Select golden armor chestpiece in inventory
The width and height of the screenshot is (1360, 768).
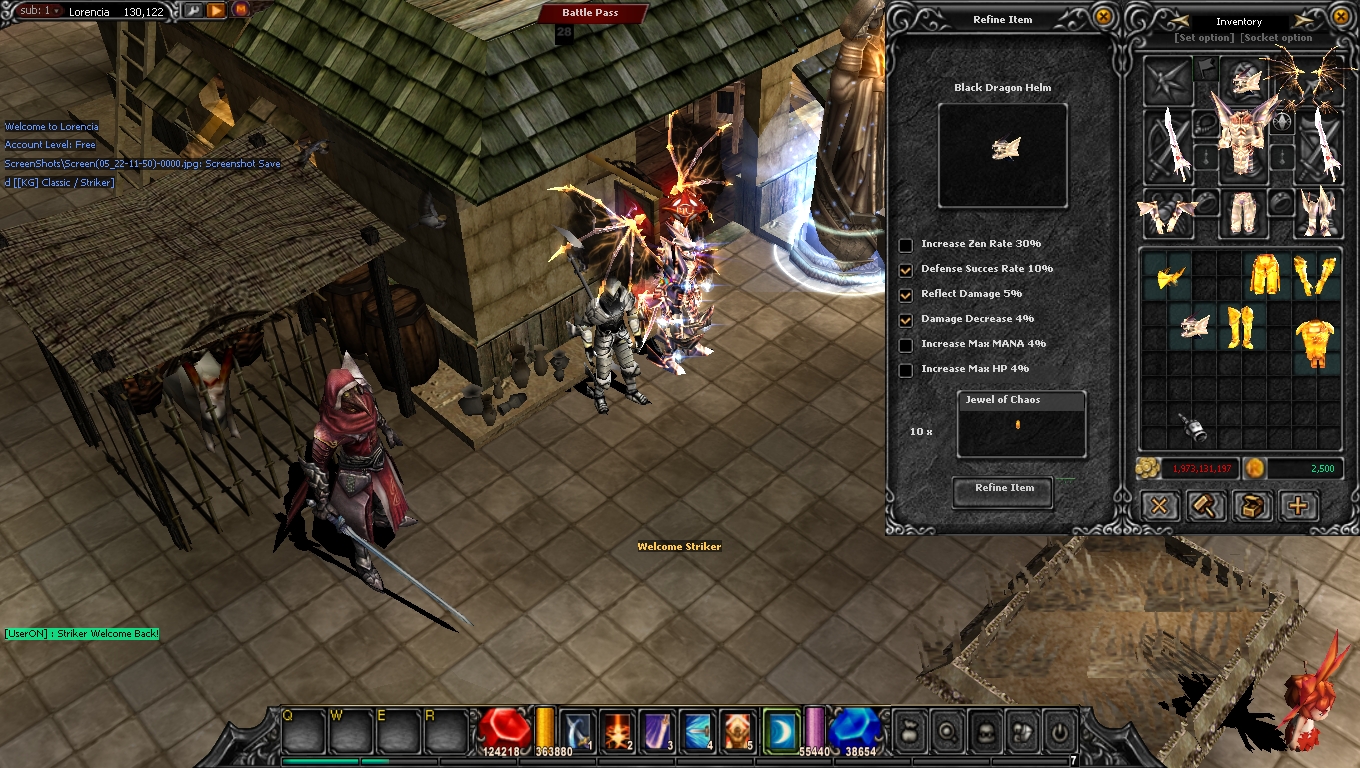coord(1315,343)
